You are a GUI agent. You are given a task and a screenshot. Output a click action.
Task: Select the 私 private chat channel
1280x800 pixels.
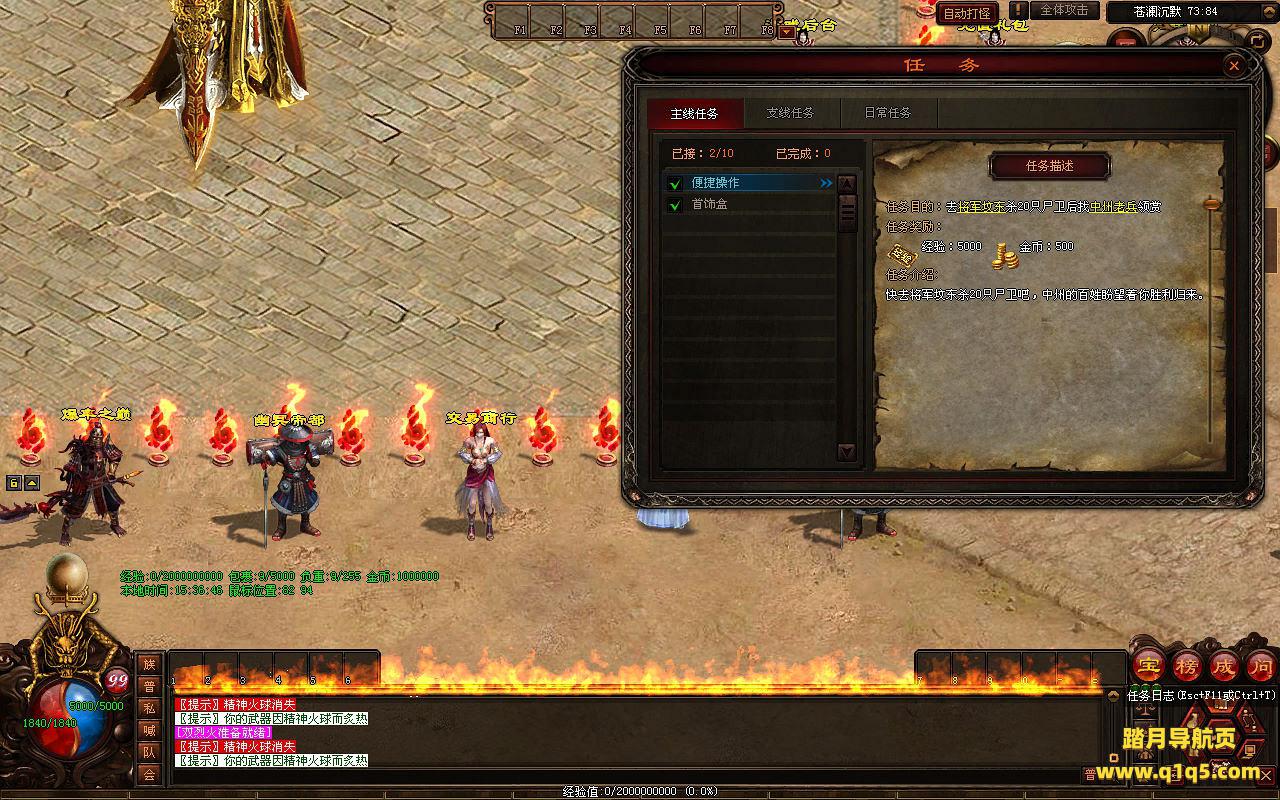pyautogui.click(x=149, y=708)
